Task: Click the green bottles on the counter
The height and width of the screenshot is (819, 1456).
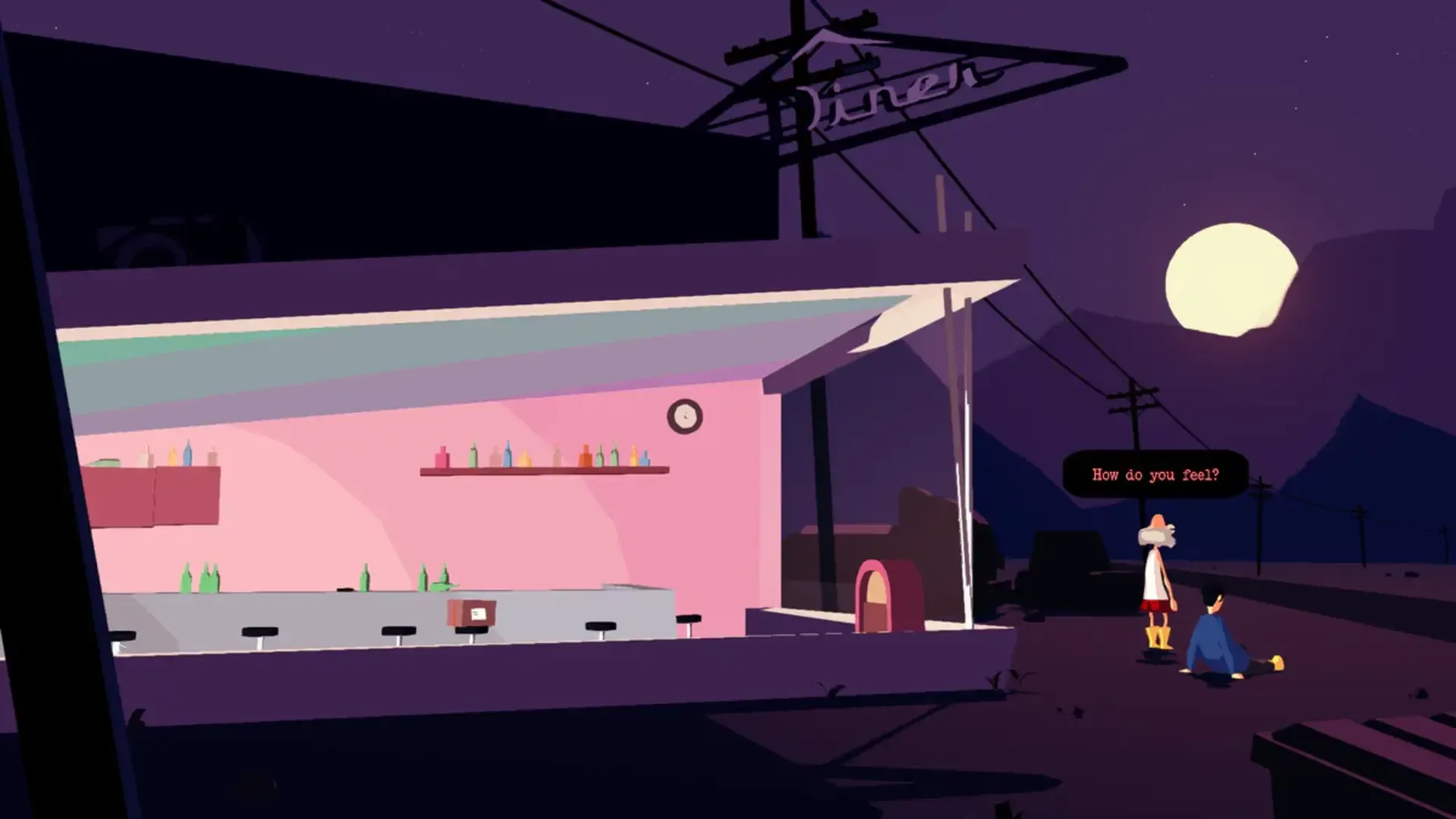Action: pyautogui.click(x=201, y=580)
